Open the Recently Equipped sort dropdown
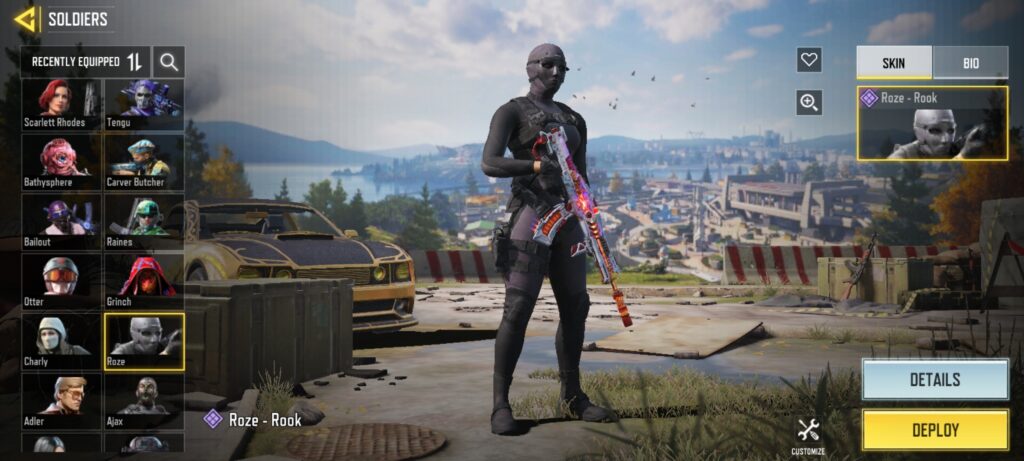 (86, 62)
